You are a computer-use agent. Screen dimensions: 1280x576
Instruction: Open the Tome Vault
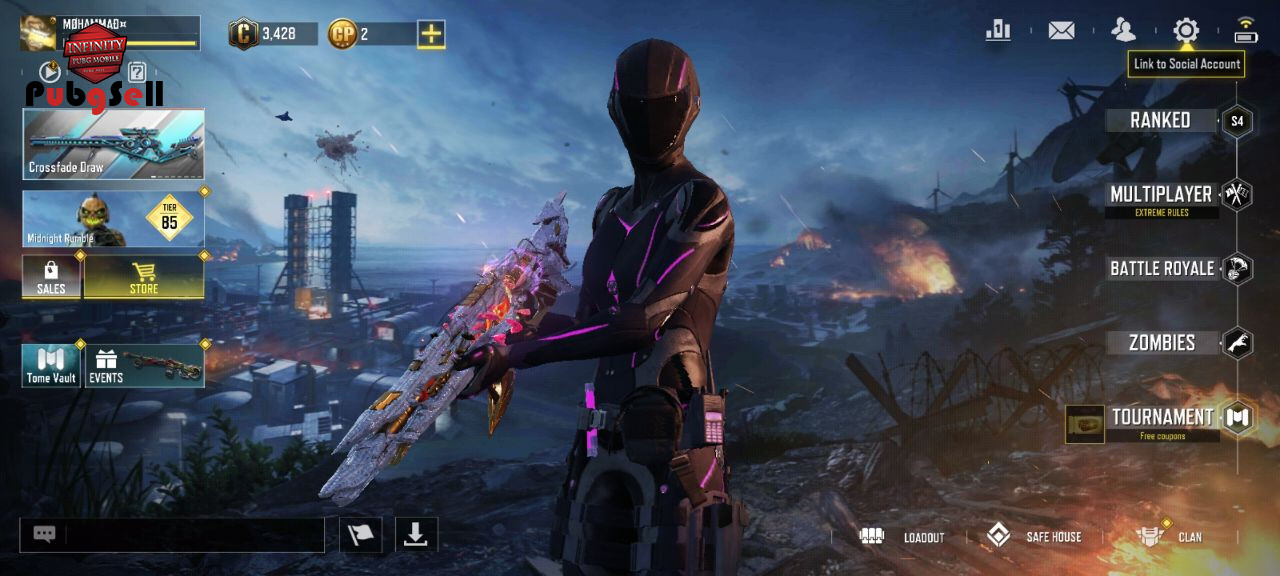coord(51,366)
